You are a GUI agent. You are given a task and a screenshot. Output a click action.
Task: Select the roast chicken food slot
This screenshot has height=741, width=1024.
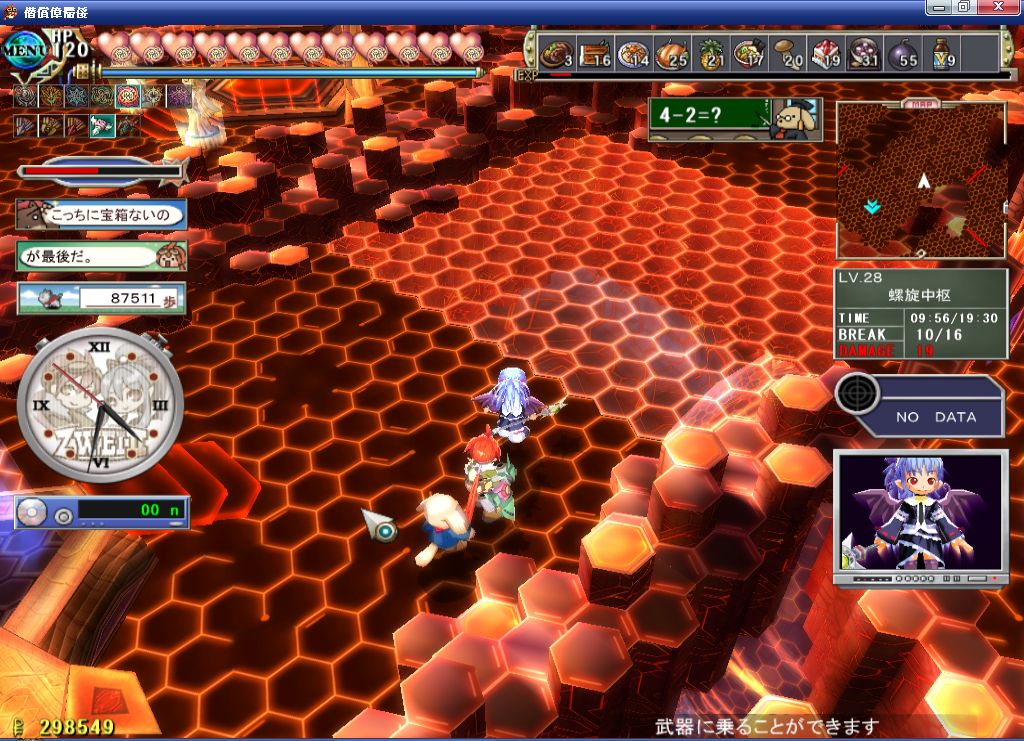(x=671, y=52)
